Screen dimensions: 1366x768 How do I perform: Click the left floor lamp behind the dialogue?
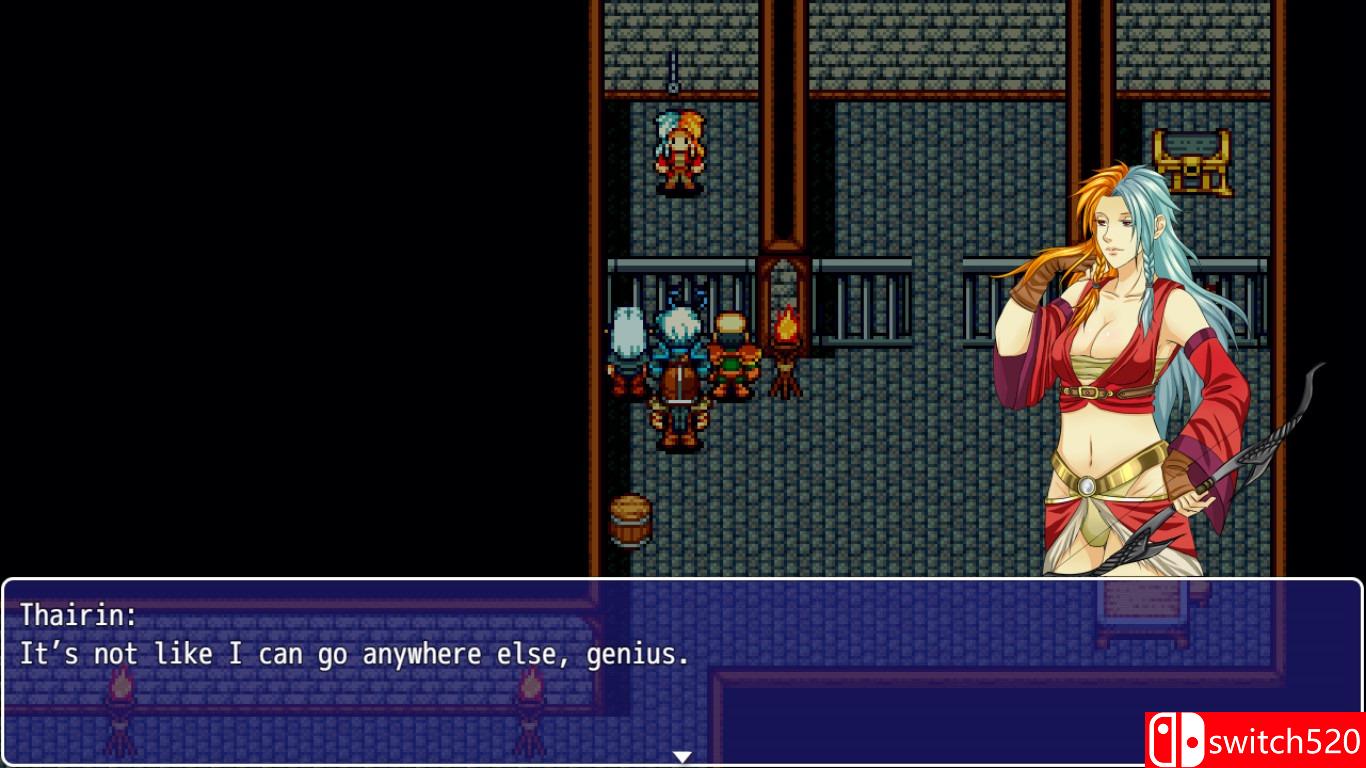pyautogui.click(x=122, y=700)
